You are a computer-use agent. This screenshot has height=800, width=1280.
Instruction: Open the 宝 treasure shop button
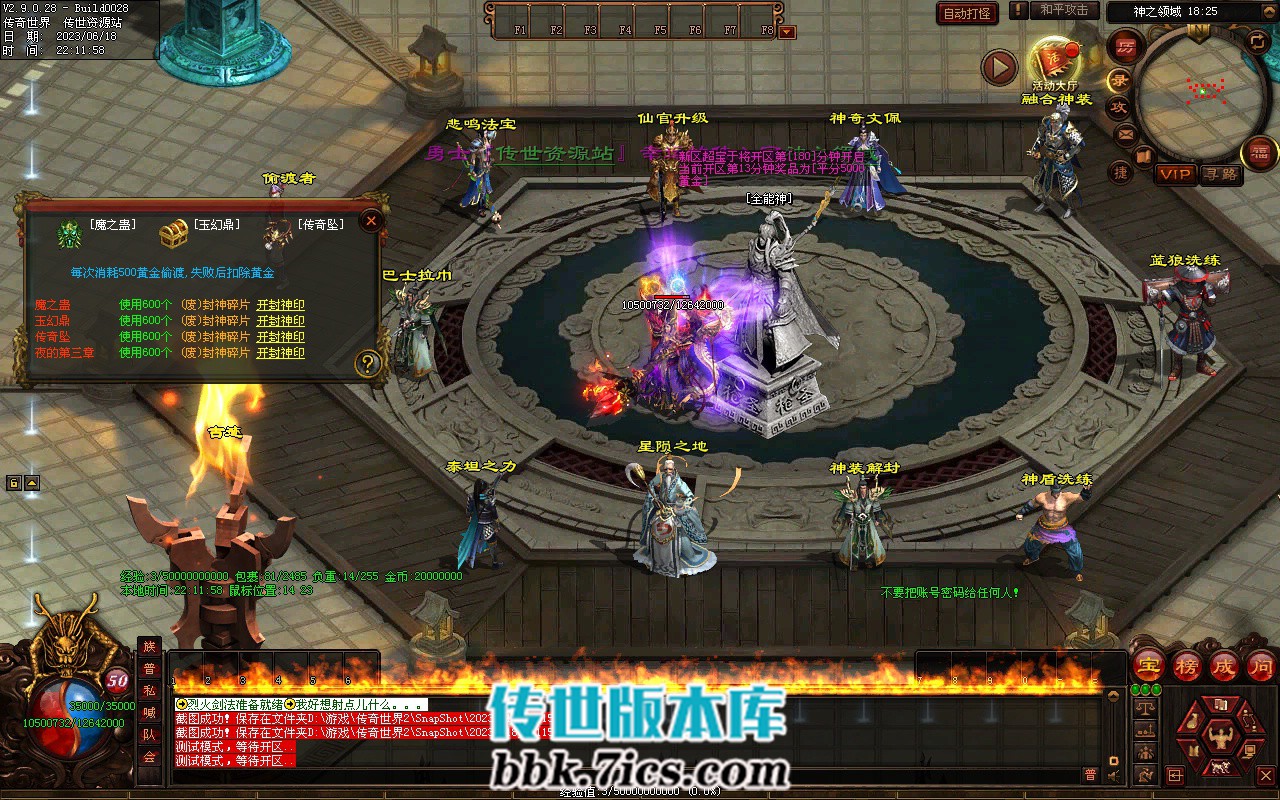click(x=1148, y=665)
